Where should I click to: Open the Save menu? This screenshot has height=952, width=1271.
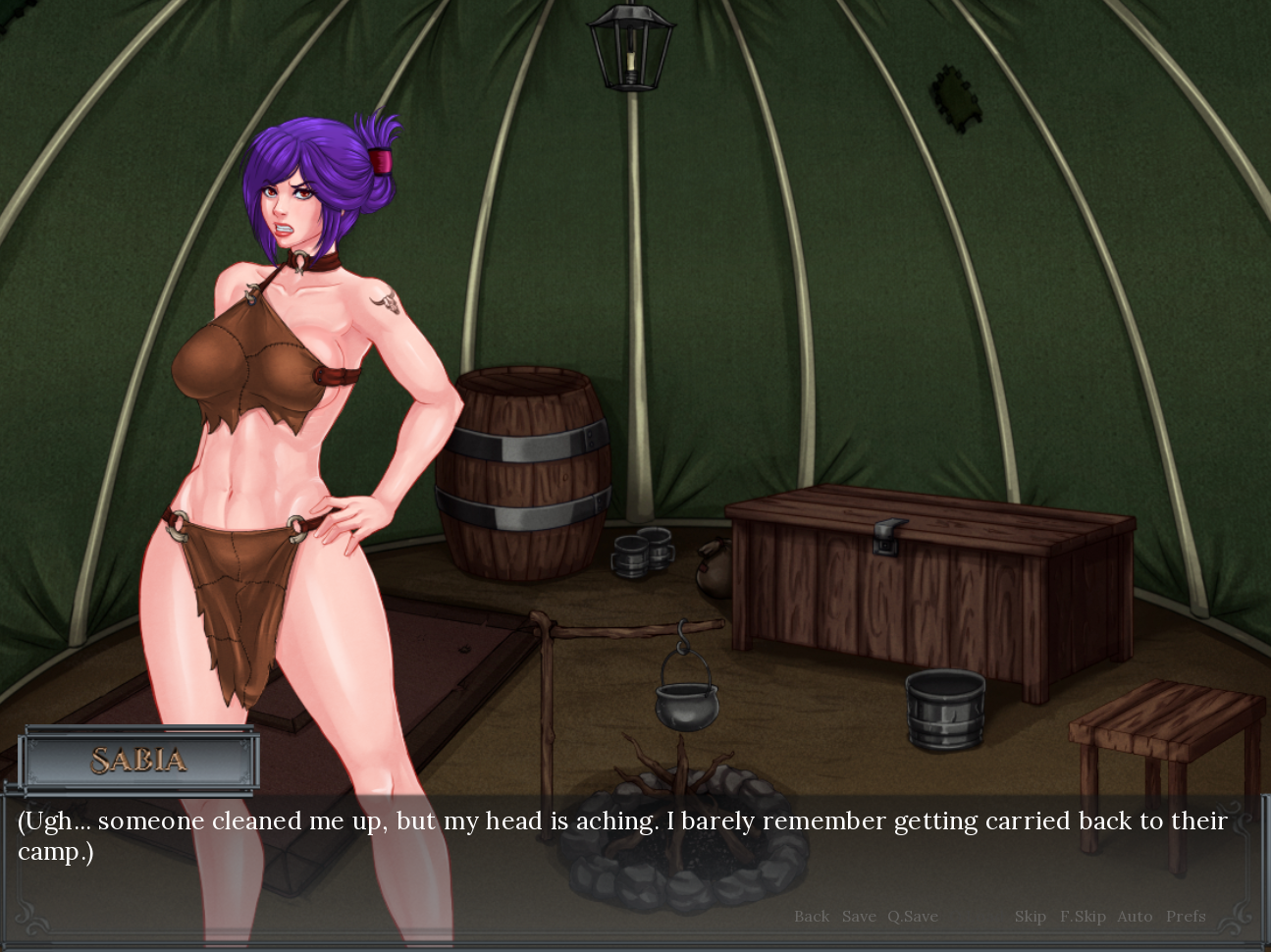coord(859,916)
